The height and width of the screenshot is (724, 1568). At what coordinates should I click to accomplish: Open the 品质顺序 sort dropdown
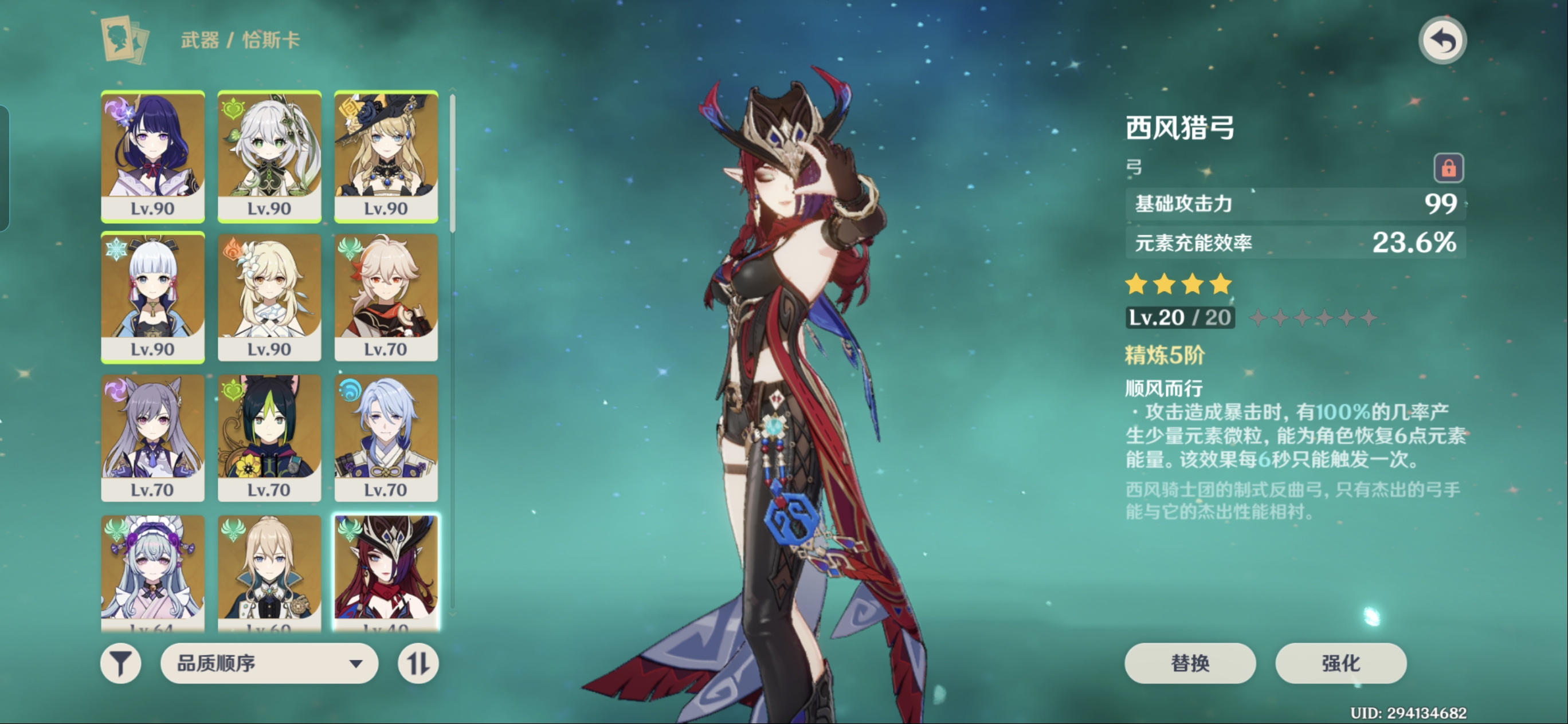click(269, 663)
